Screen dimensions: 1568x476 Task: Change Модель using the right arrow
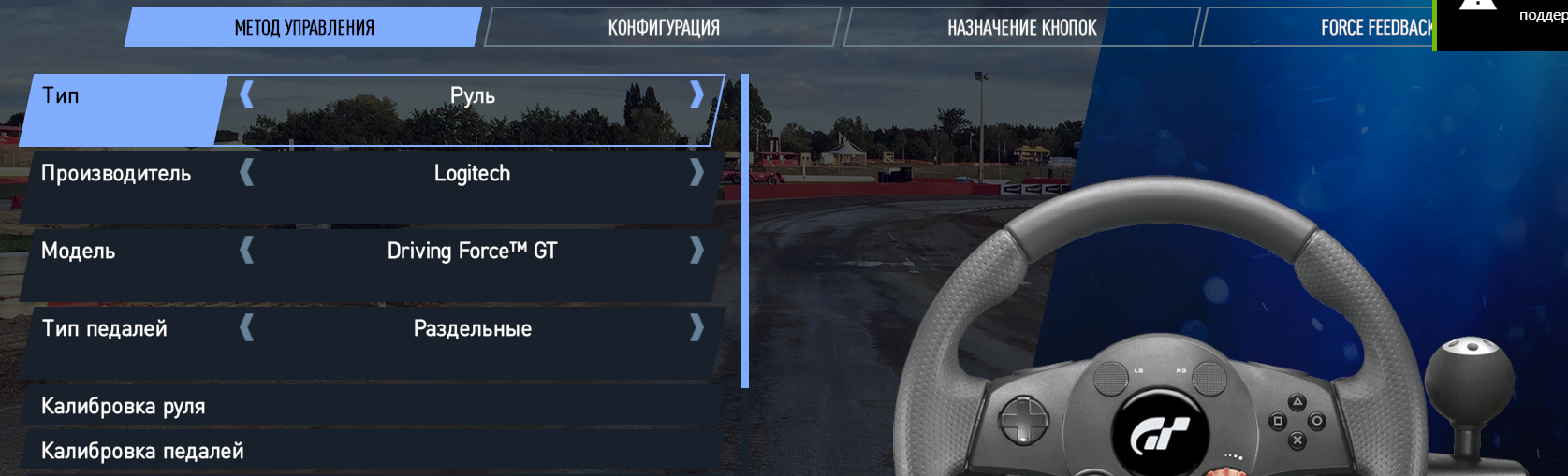(696, 250)
